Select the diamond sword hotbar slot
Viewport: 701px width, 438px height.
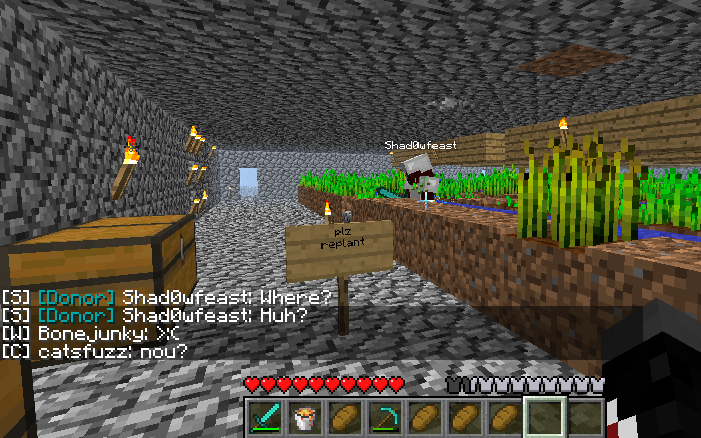tap(264, 416)
